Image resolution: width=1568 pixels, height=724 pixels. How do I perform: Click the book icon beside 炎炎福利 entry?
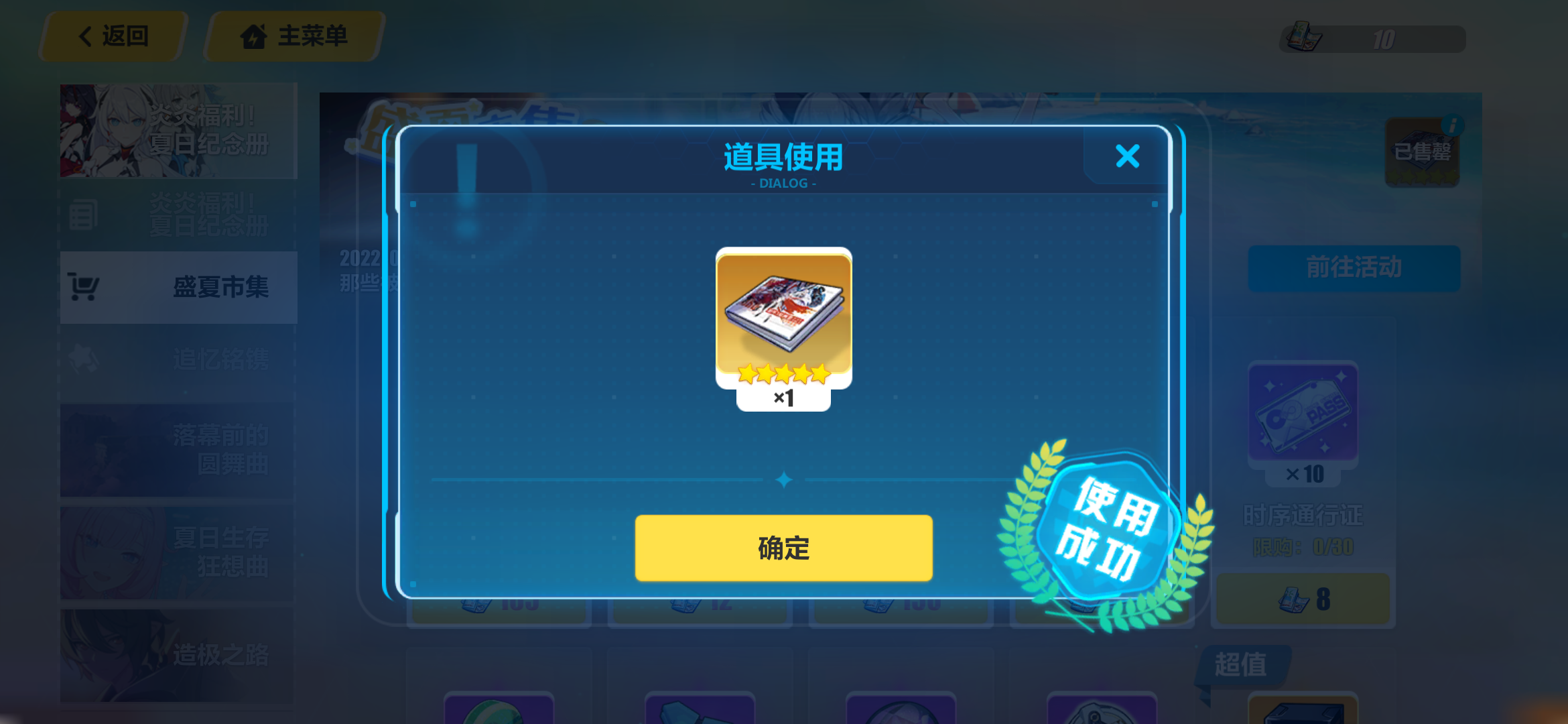pos(84,215)
